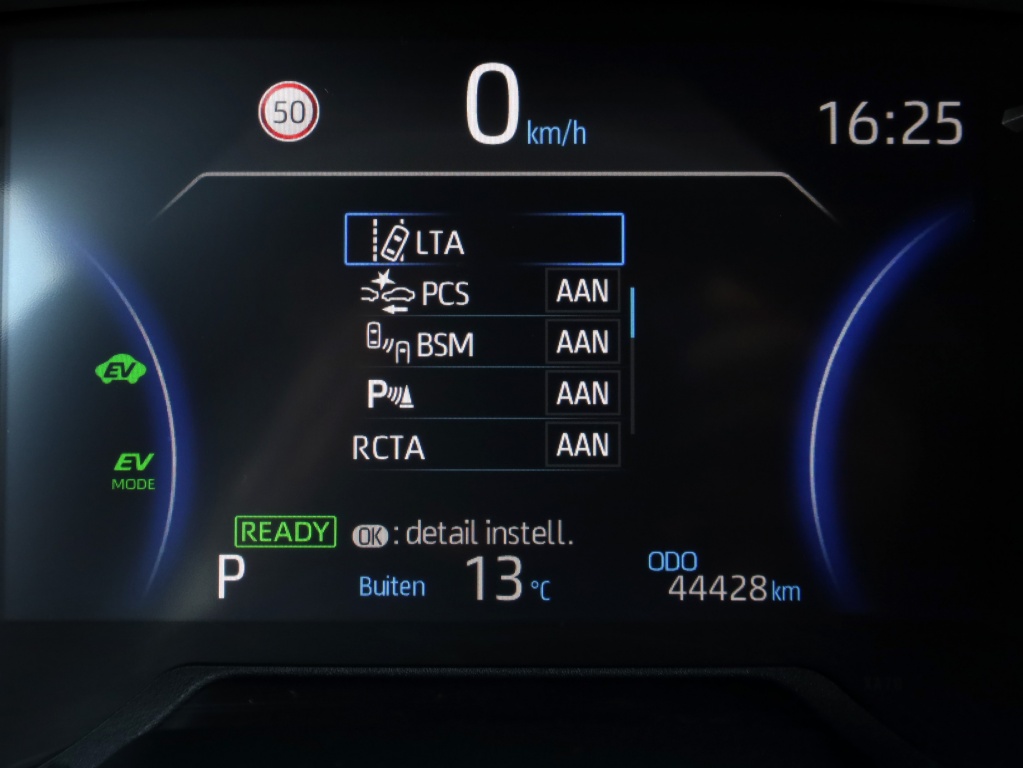The image size is (1023, 768).
Task: Toggle the AAN box beside RCTA
Action: [582, 445]
